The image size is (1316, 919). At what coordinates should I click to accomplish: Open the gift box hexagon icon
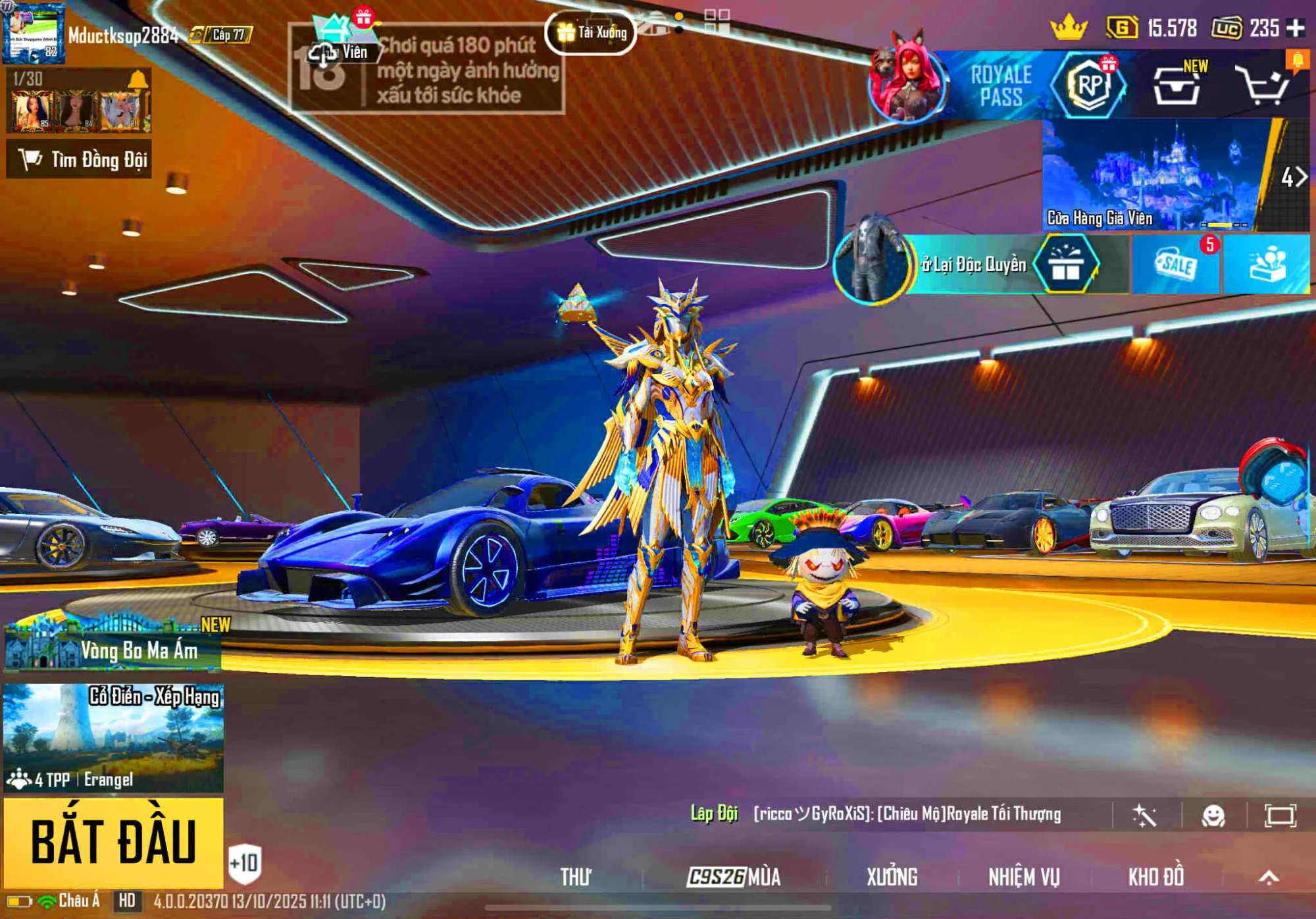click(1066, 265)
